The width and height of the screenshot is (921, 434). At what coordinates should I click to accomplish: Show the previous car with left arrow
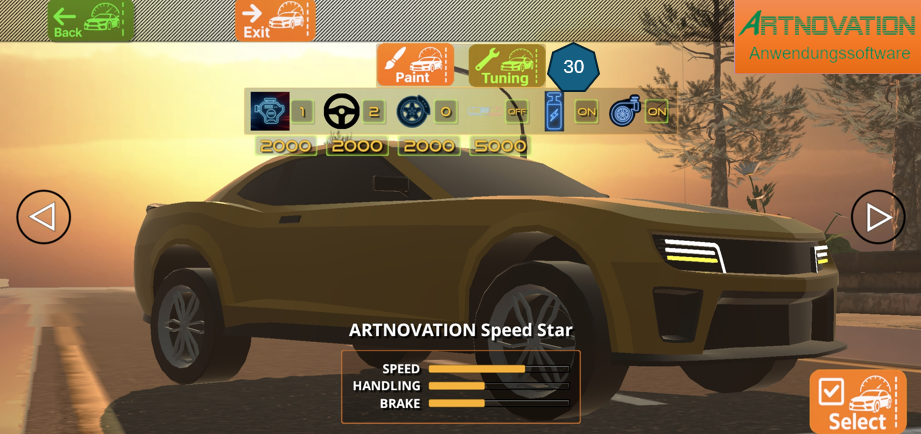click(x=43, y=217)
